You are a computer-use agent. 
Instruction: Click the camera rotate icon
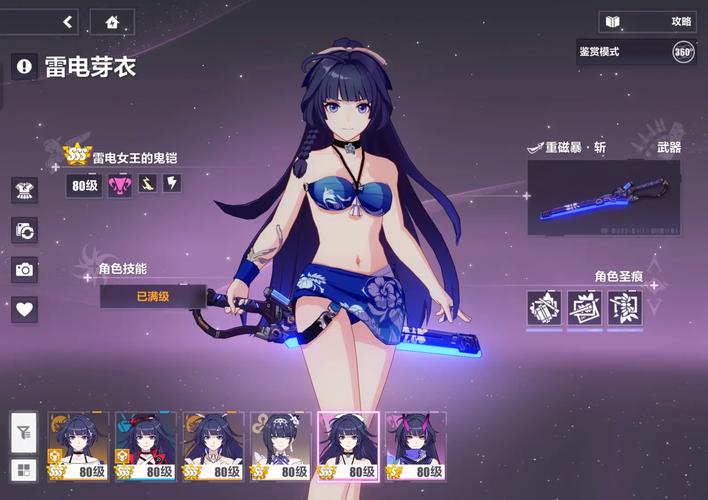coord(24,230)
